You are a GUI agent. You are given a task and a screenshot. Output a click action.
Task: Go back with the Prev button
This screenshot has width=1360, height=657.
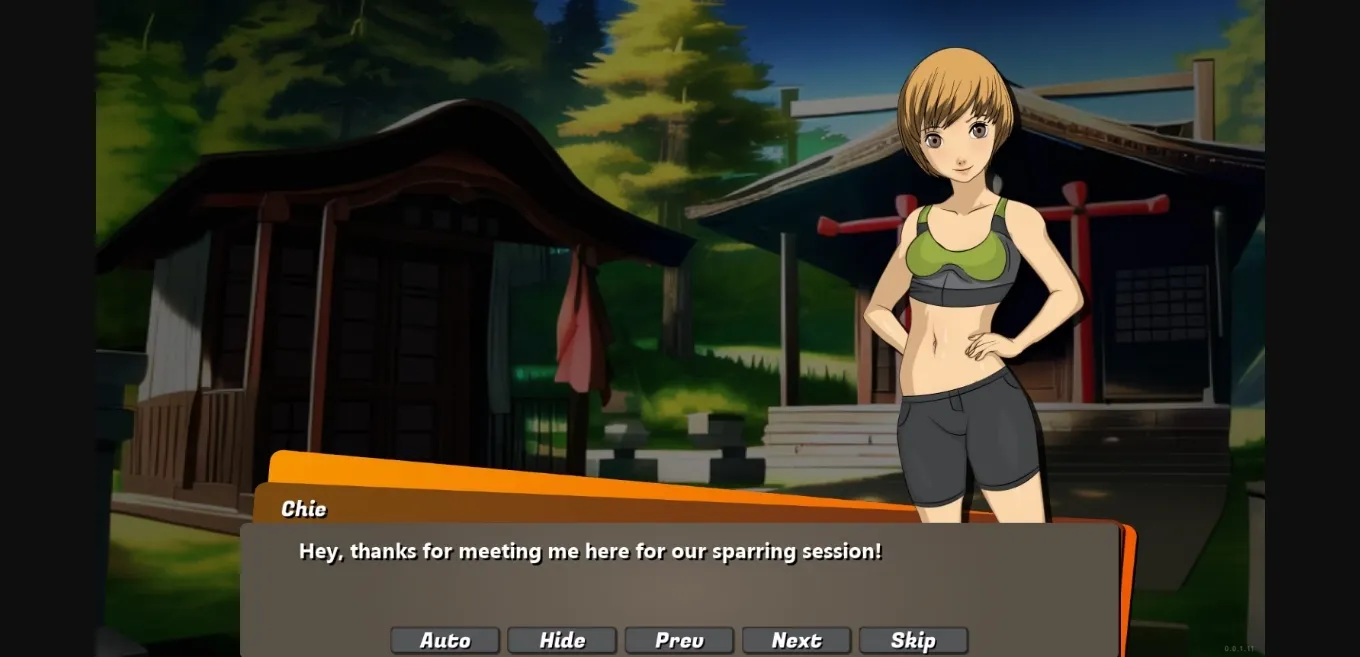[x=679, y=640]
